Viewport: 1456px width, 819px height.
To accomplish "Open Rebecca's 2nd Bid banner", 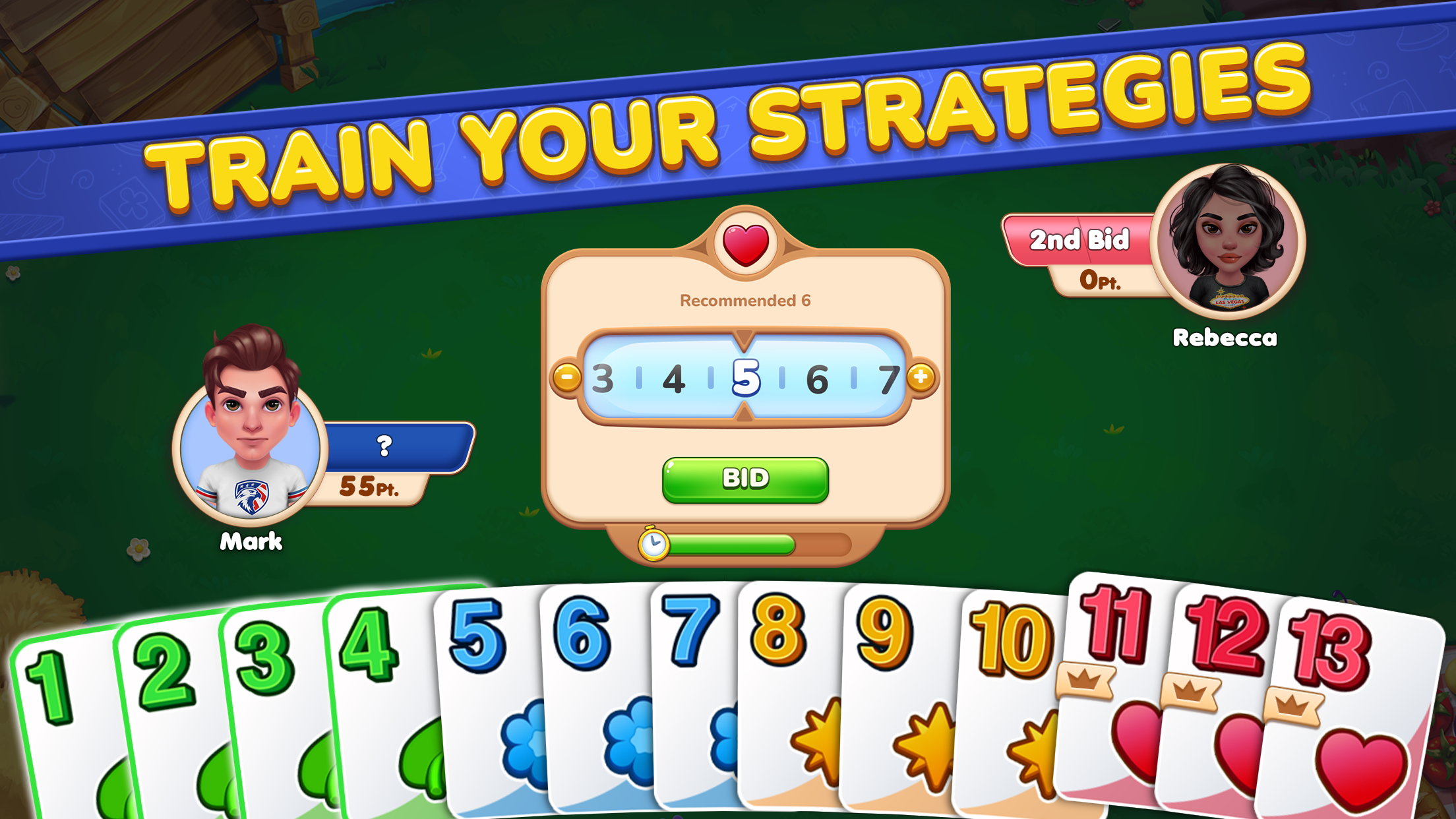I will pyautogui.click(x=1081, y=240).
